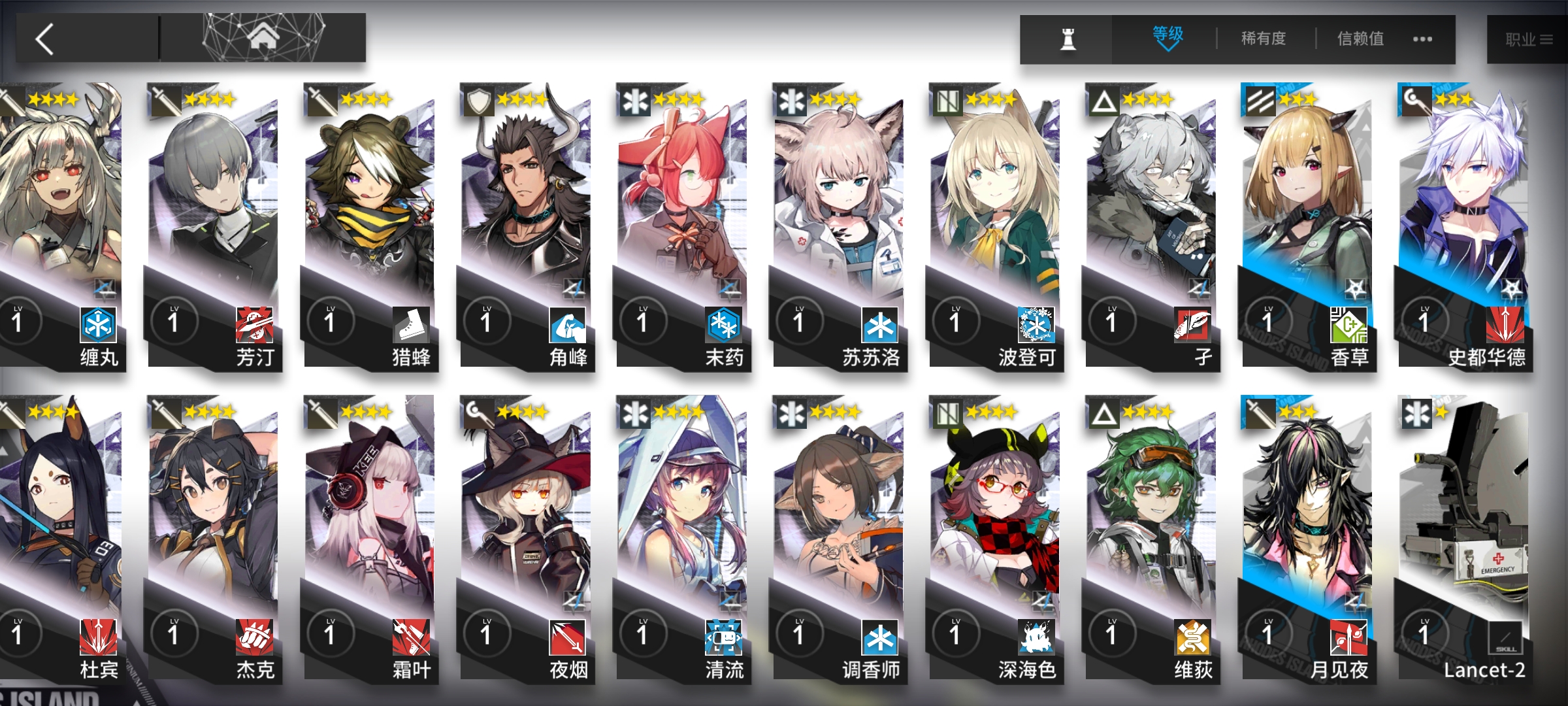Sort operators by 信赖值
The width and height of the screenshot is (1568, 706).
(1360, 39)
